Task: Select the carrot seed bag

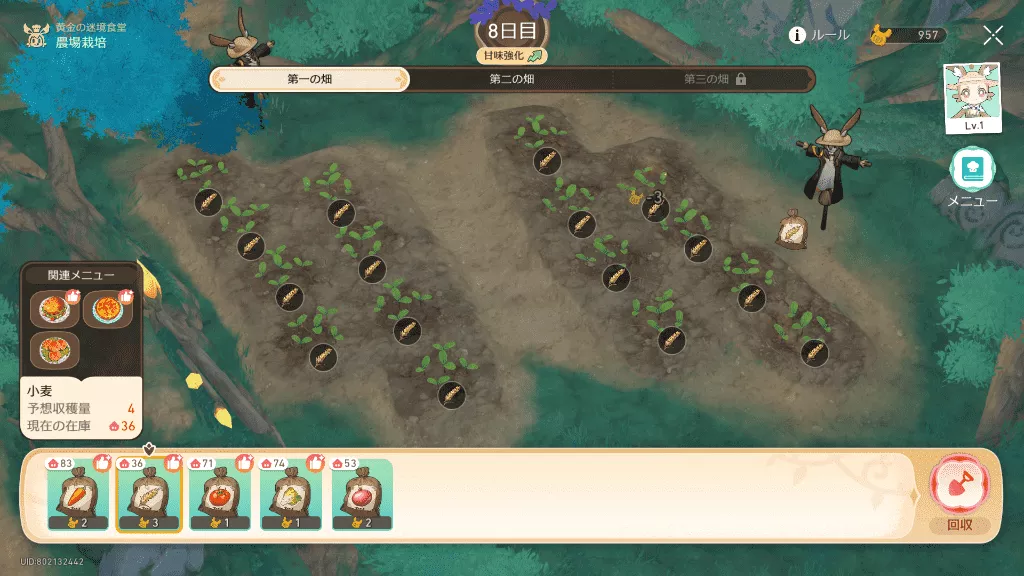Action: pyautogui.click(x=78, y=495)
